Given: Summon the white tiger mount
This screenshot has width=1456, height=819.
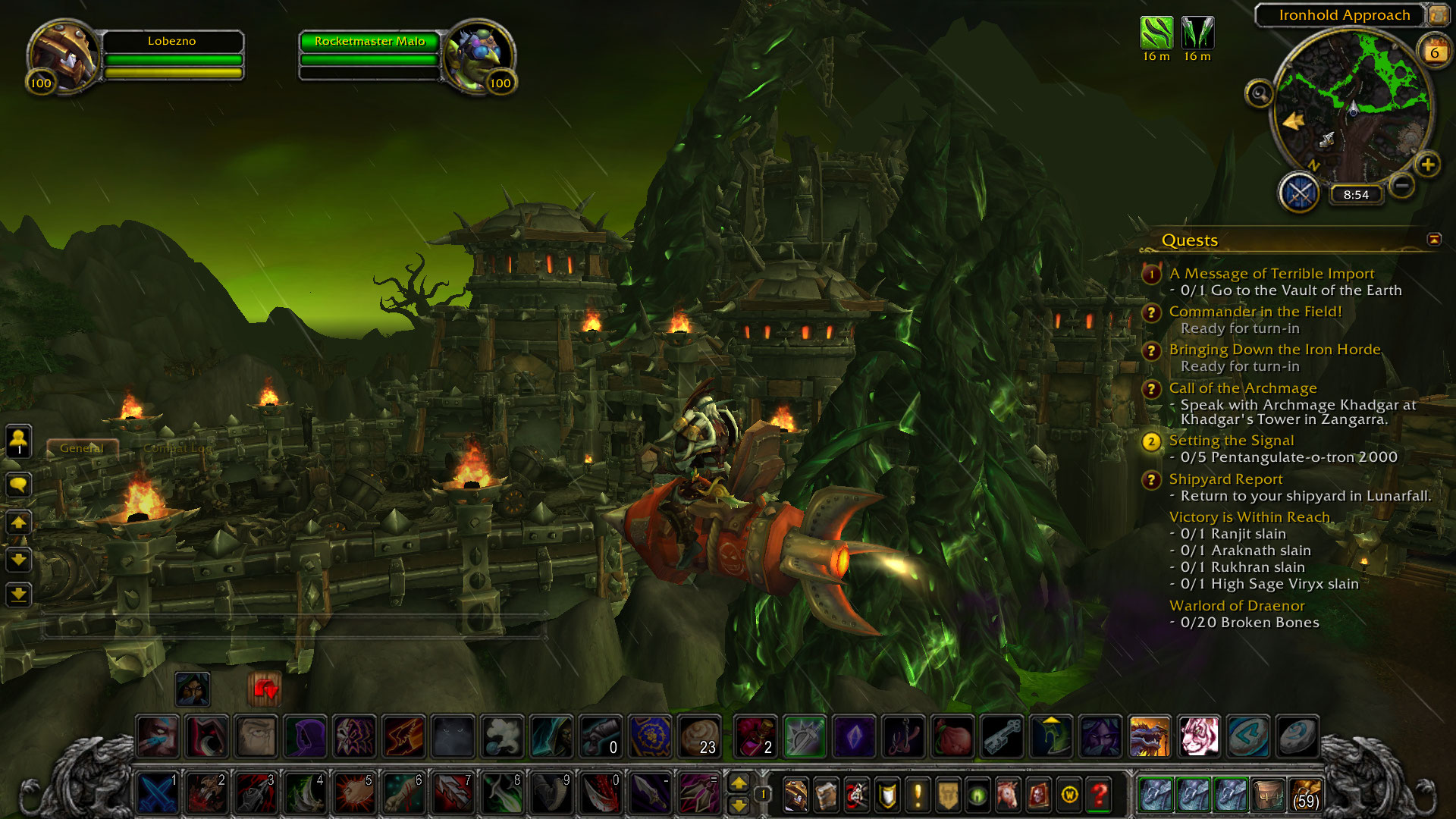Looking at the screenshot, I should point(1198,736).
